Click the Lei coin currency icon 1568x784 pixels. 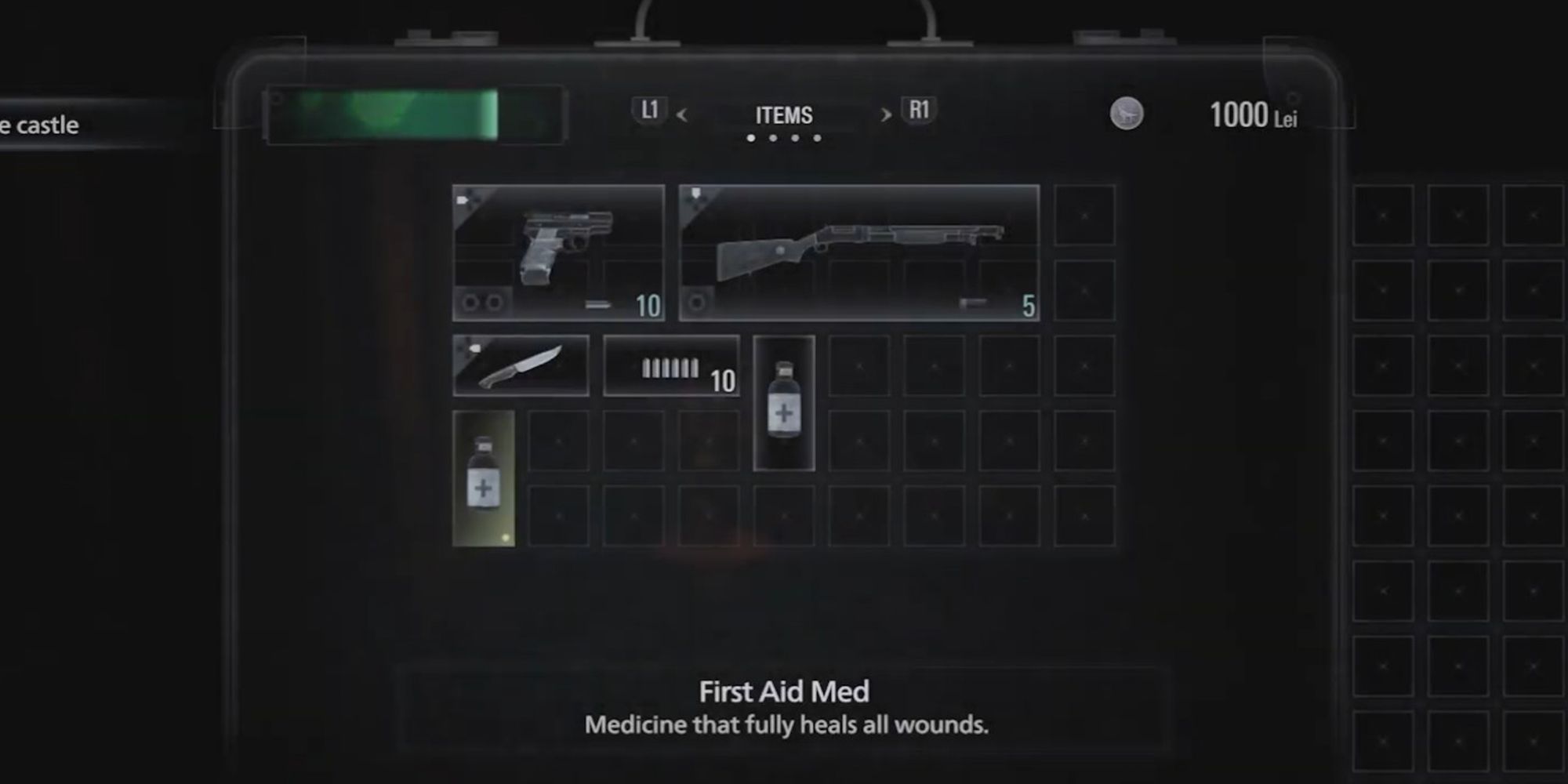click(x=1127, y=111)
